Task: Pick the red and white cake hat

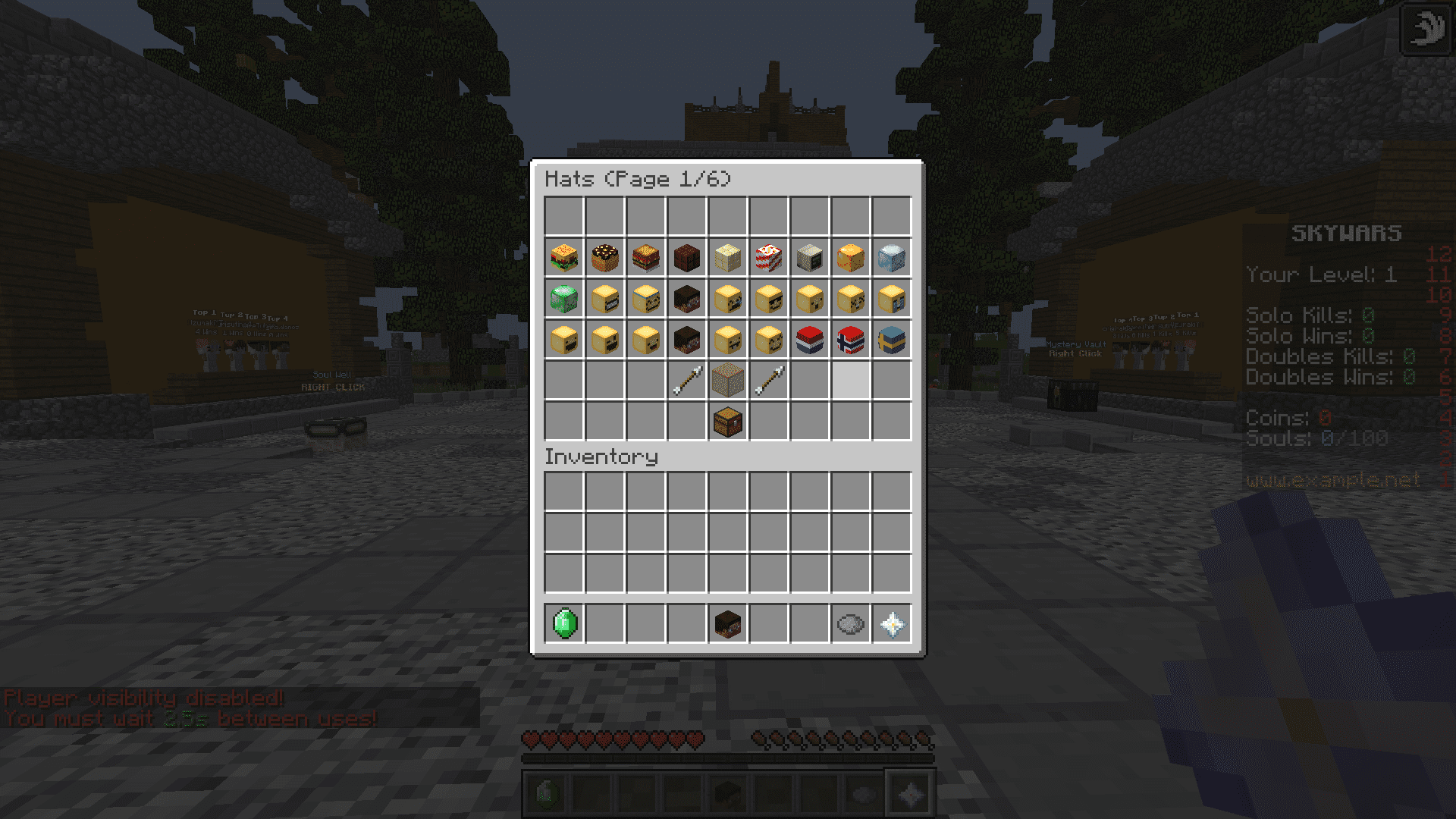Action: 769,258
